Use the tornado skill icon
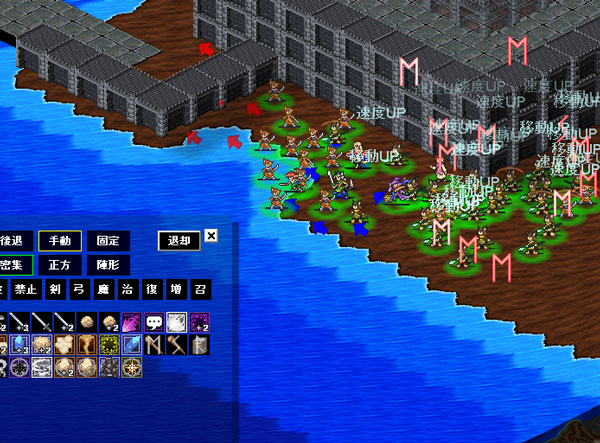 pos(86,345)
